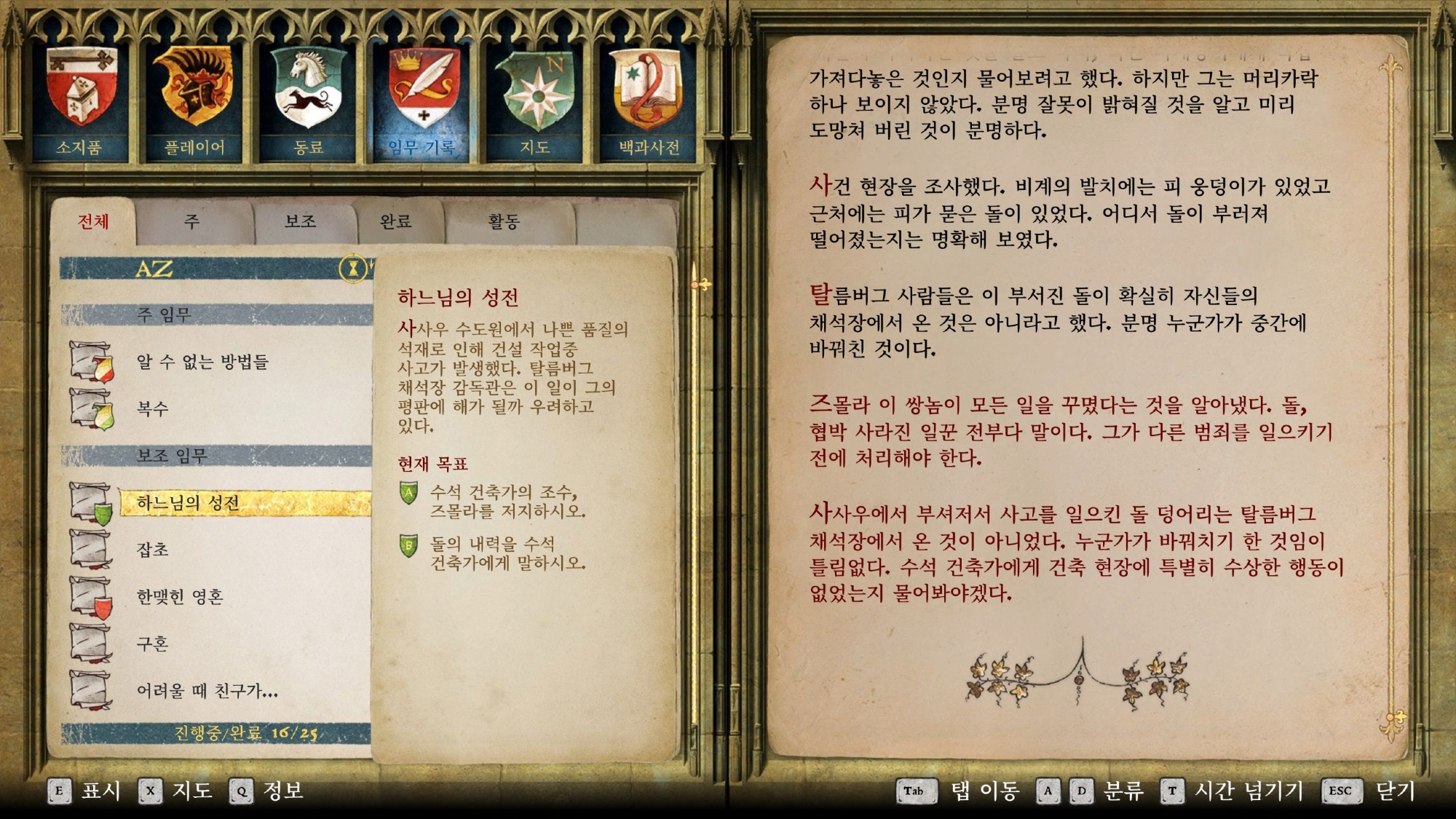Show the 보조 side quests tab
Image resolution: width=1456 pixels, height=819 pixels.
point(301,221)
